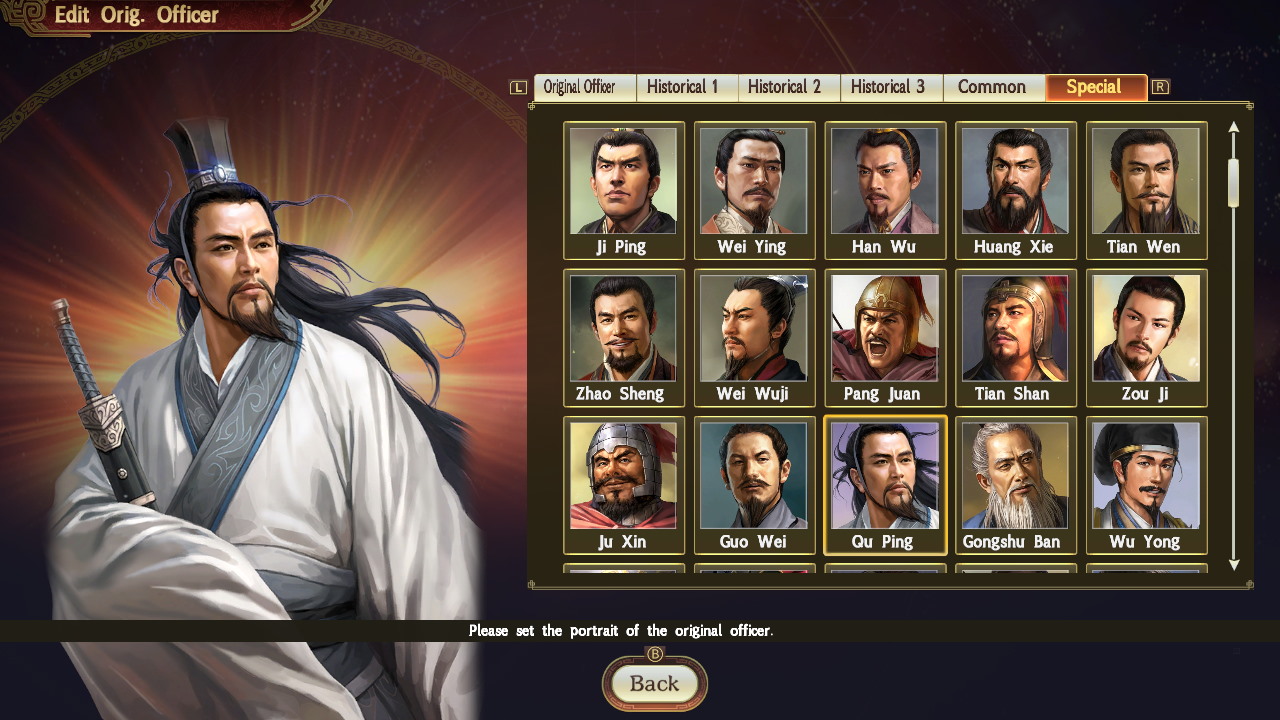Choose the Zou Ji portrait
This screenshot has height=720, width=1280.
1146,337
